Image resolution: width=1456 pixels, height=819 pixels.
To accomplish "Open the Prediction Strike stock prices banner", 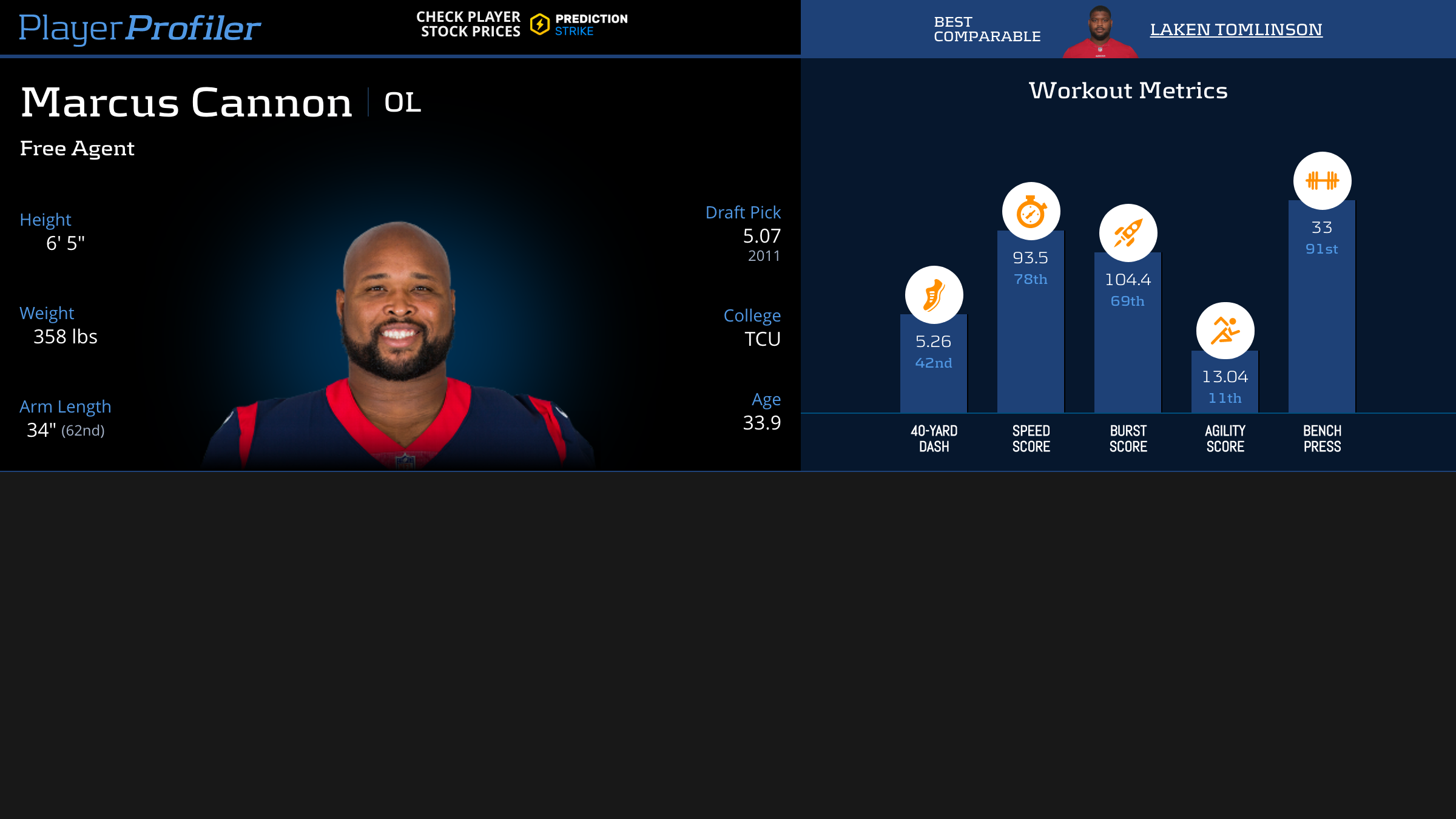I will pos(522,24).
